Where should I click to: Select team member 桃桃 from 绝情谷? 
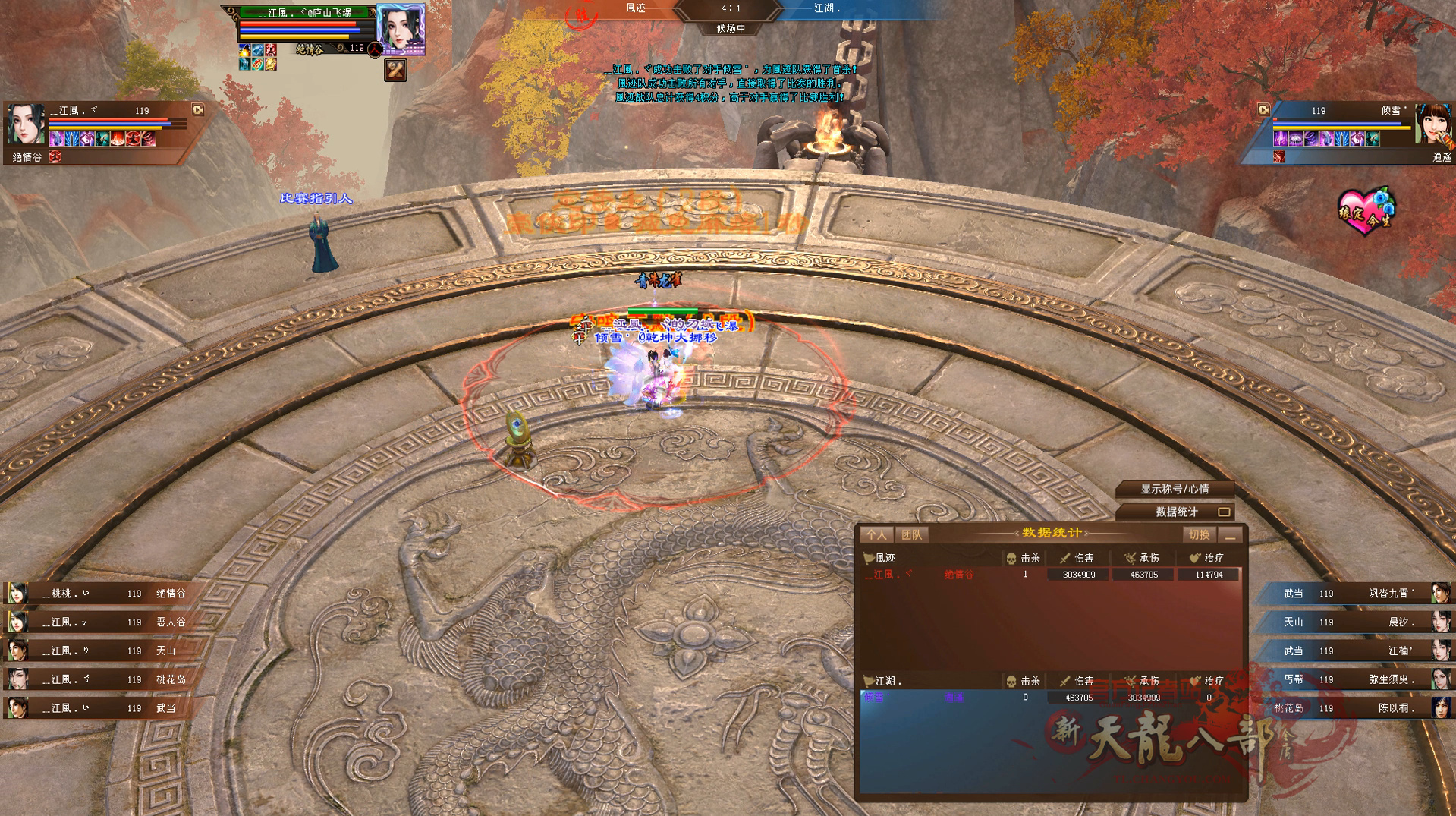coord(99,594)
